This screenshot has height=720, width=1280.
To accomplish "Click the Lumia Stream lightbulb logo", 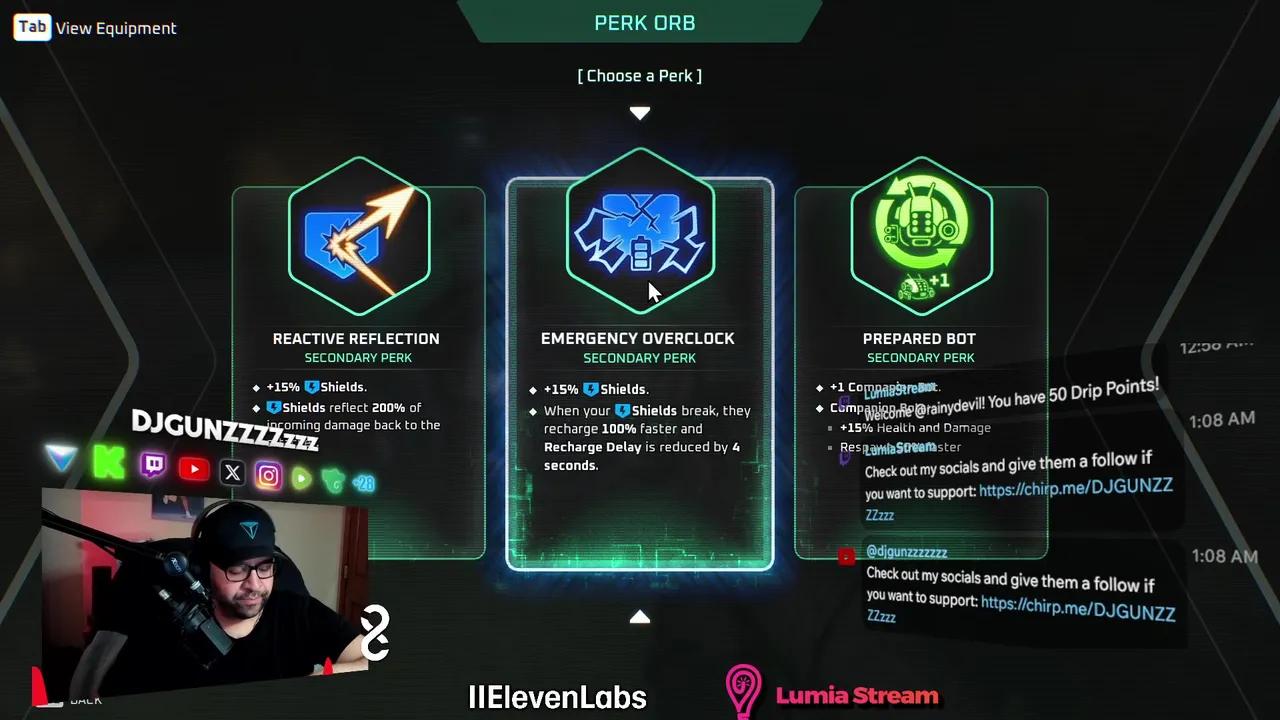I will (x=743, y=690).
